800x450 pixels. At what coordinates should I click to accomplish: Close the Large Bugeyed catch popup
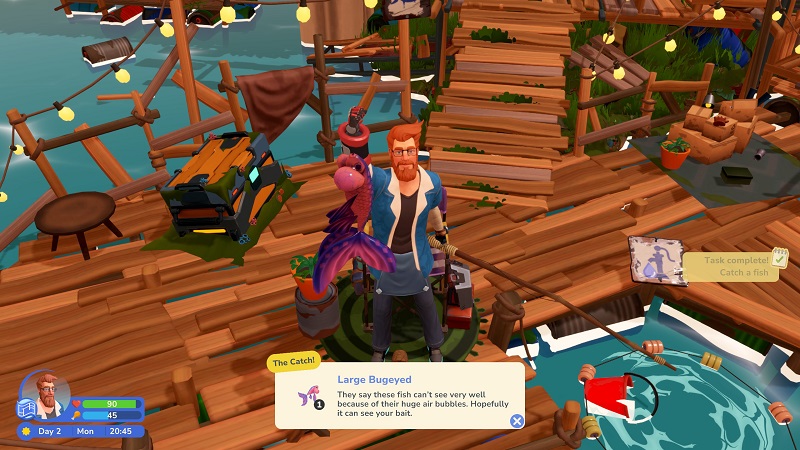517,421
